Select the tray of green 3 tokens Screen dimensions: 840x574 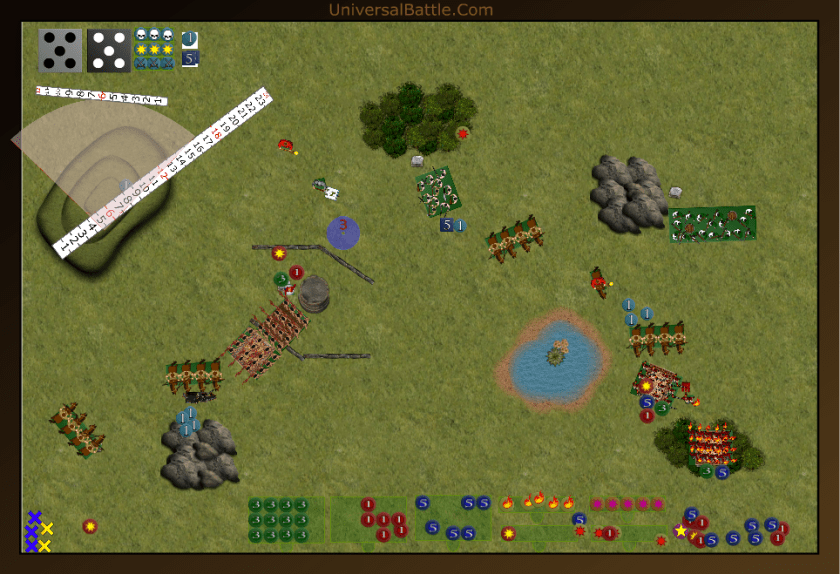pyautogui.click(x=286, y=520)
